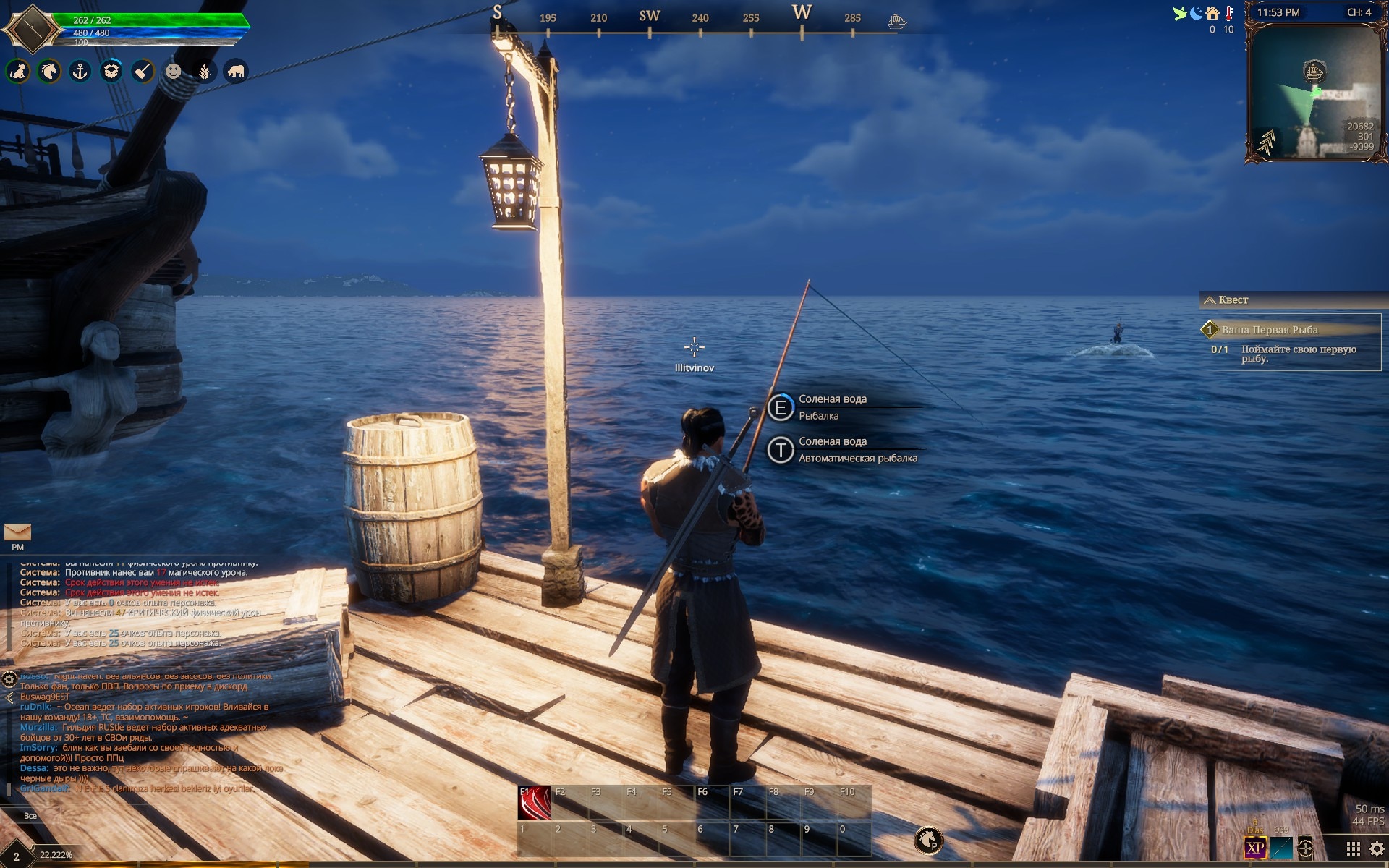Image resolution: width=1389 pixels, height=868 pixels.
Task: Open the chat settings gear
Action: click(9, 678)
